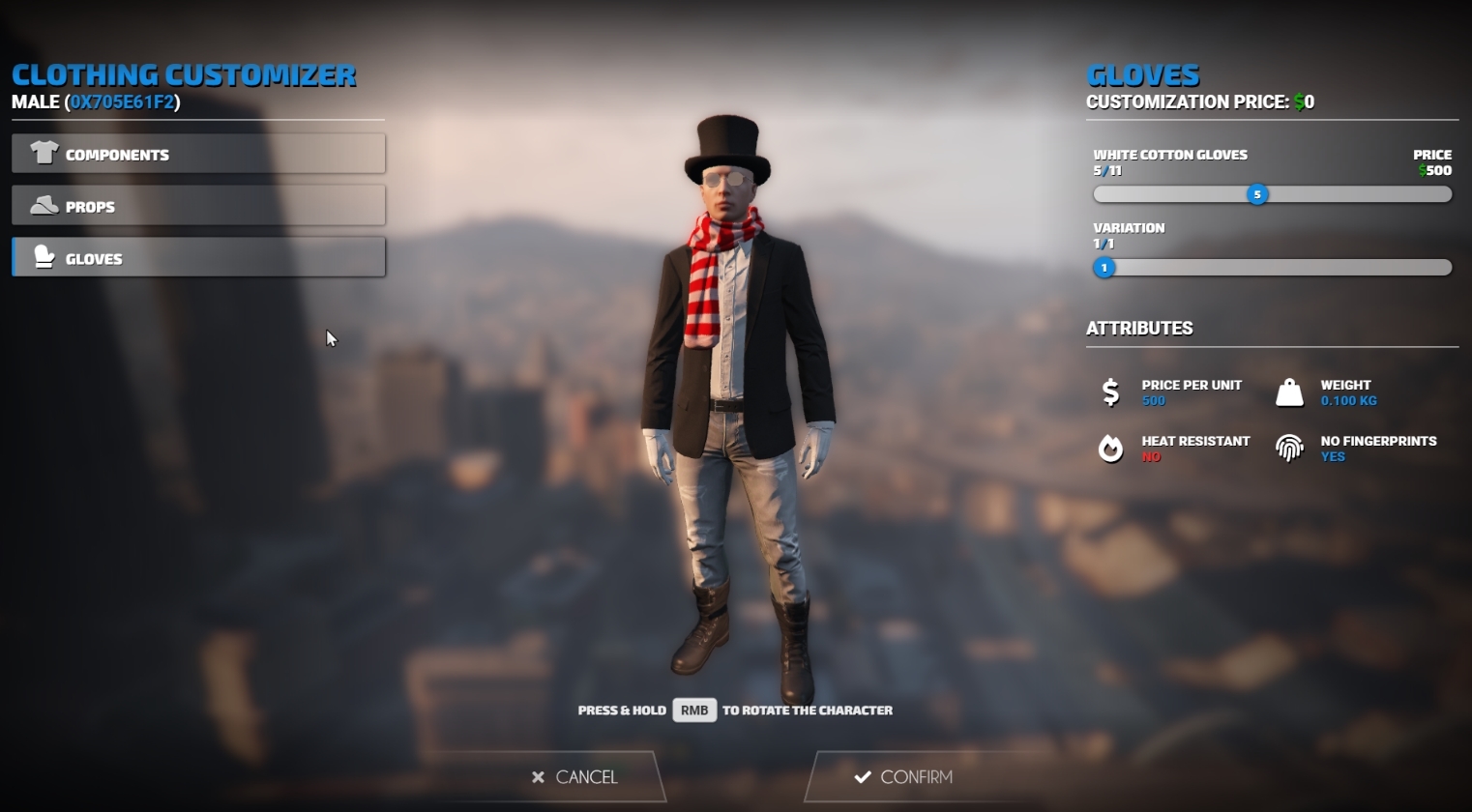This screenshot has height=812, width=1472.
Task: Select the Weight kettlebell icon
Action: [1290, 391]
